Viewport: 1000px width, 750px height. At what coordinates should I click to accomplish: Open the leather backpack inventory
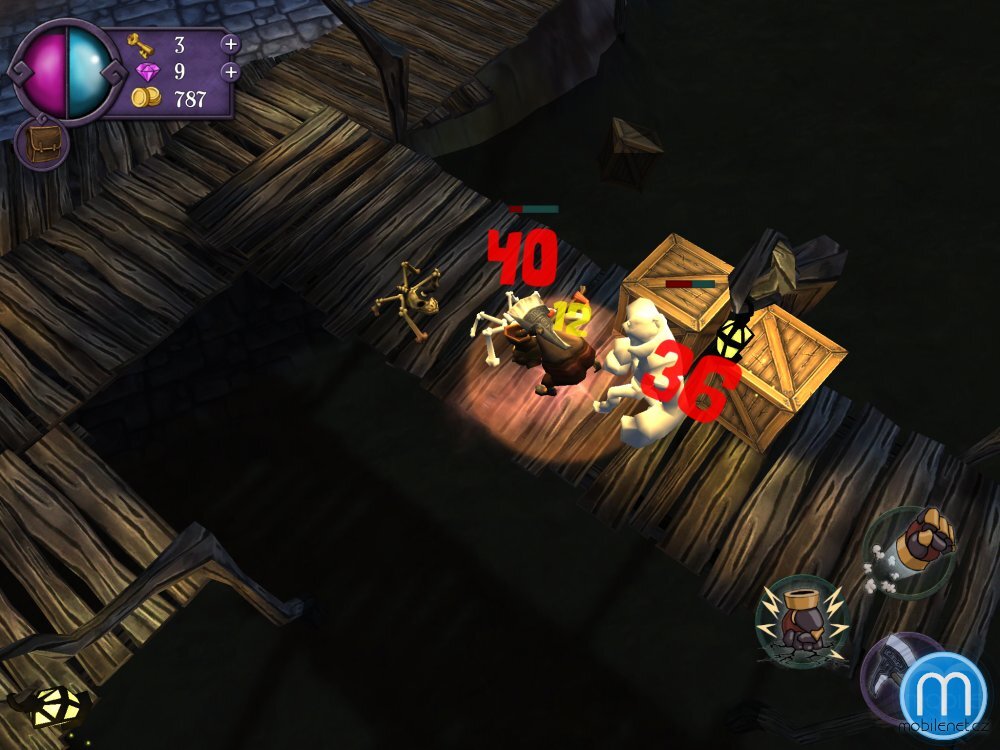41,142
